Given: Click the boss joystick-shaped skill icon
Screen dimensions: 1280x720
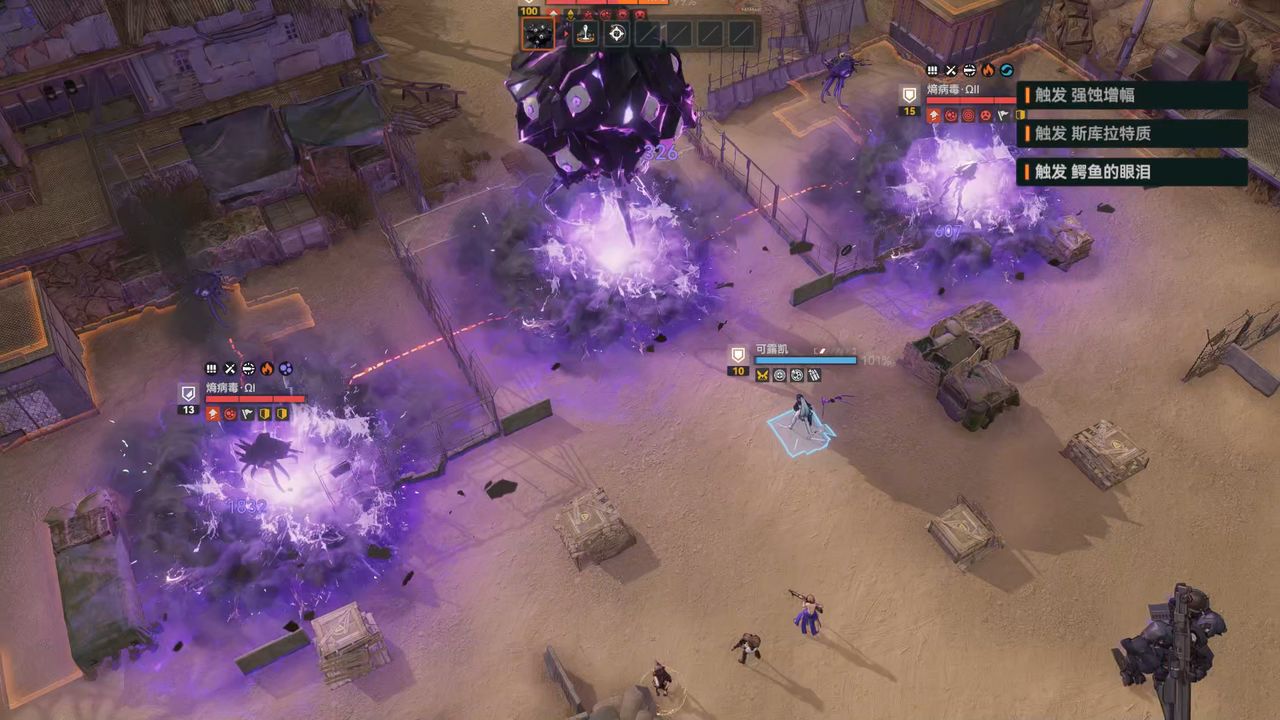Looking at the screenshot, I should point(585,34).
